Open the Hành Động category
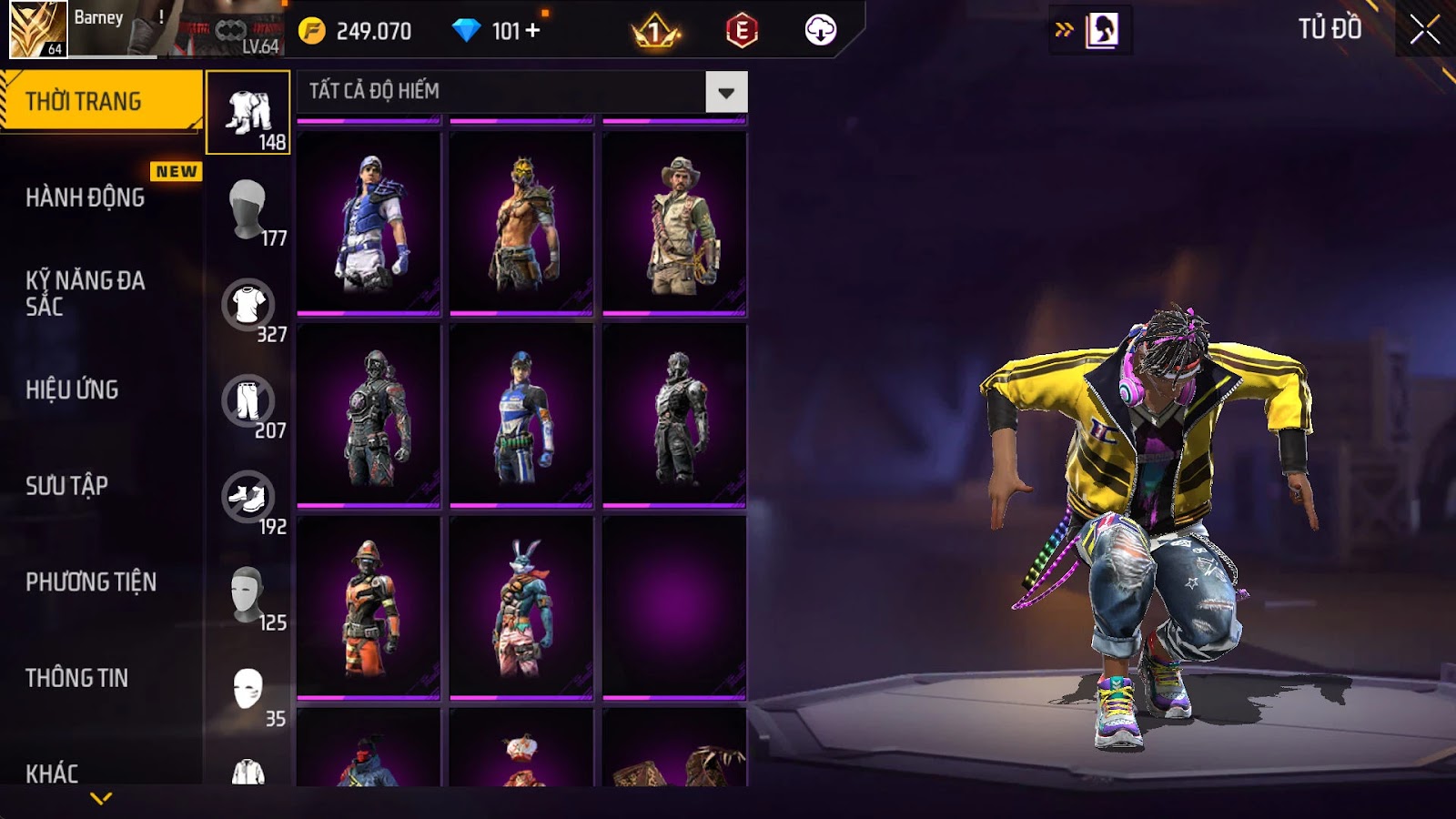The image size is (1456, 819). tap(86, 197)
